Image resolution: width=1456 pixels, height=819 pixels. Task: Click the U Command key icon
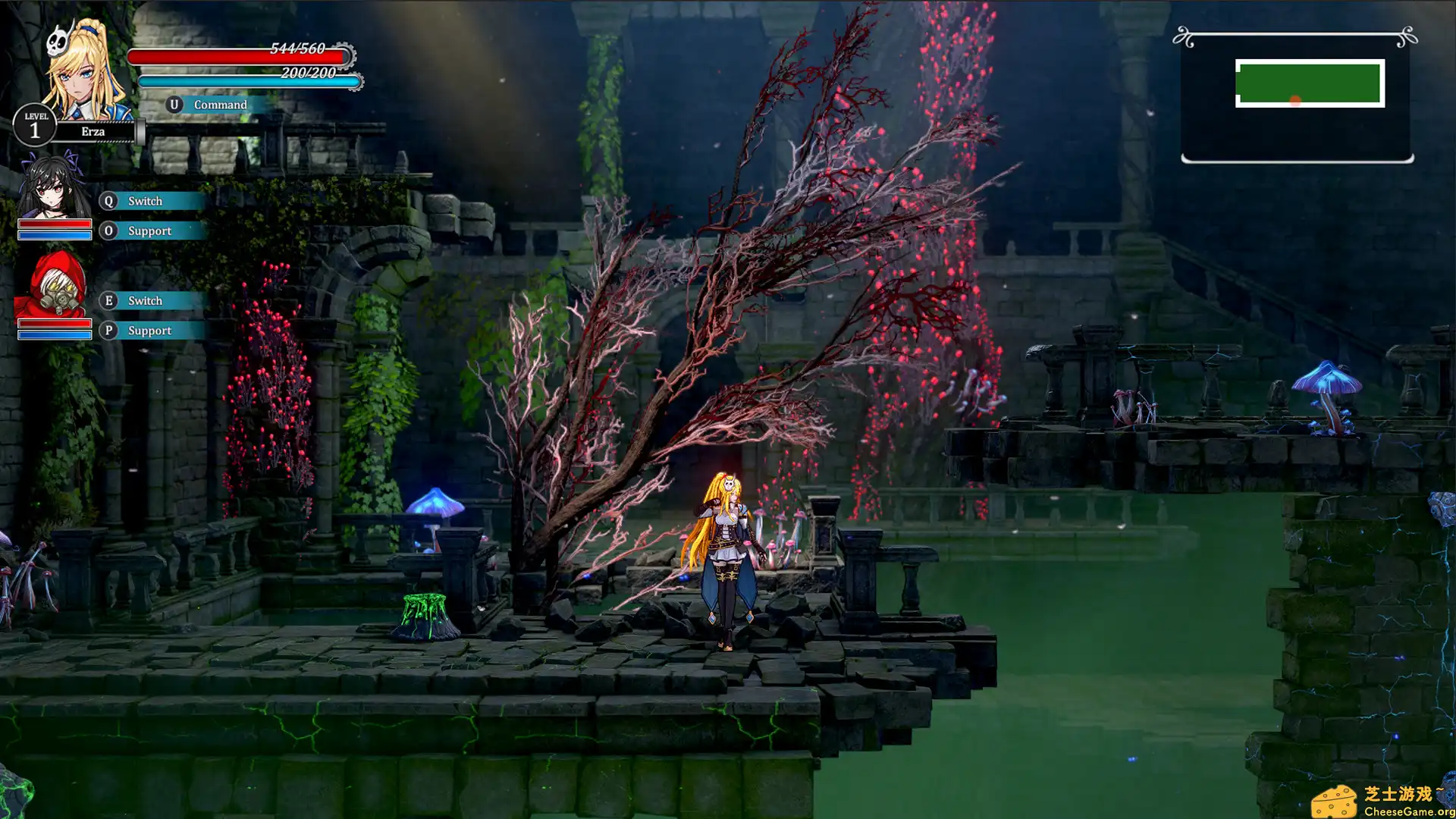(x=174, y=104)
